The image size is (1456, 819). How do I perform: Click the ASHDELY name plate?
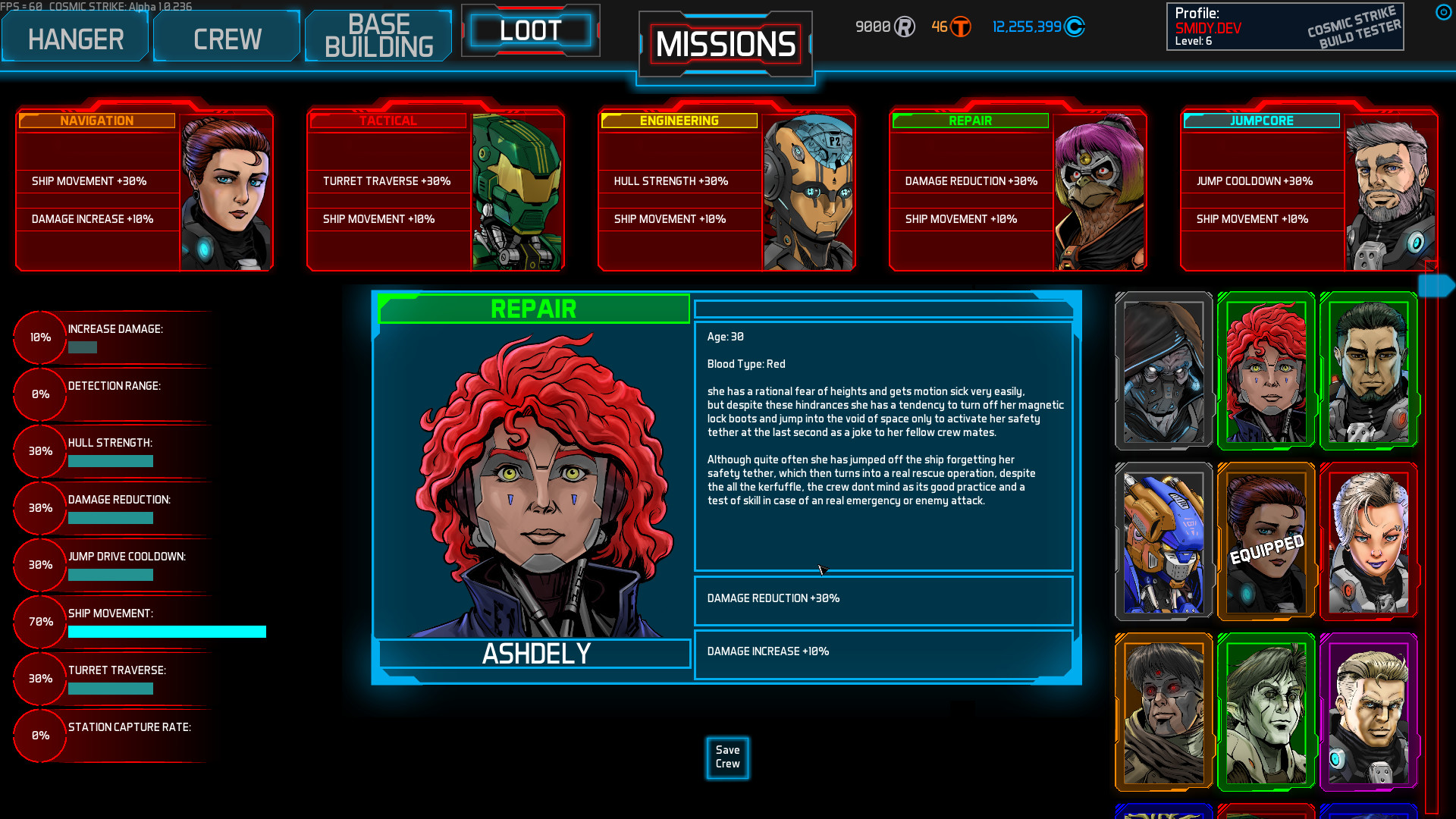534,653
